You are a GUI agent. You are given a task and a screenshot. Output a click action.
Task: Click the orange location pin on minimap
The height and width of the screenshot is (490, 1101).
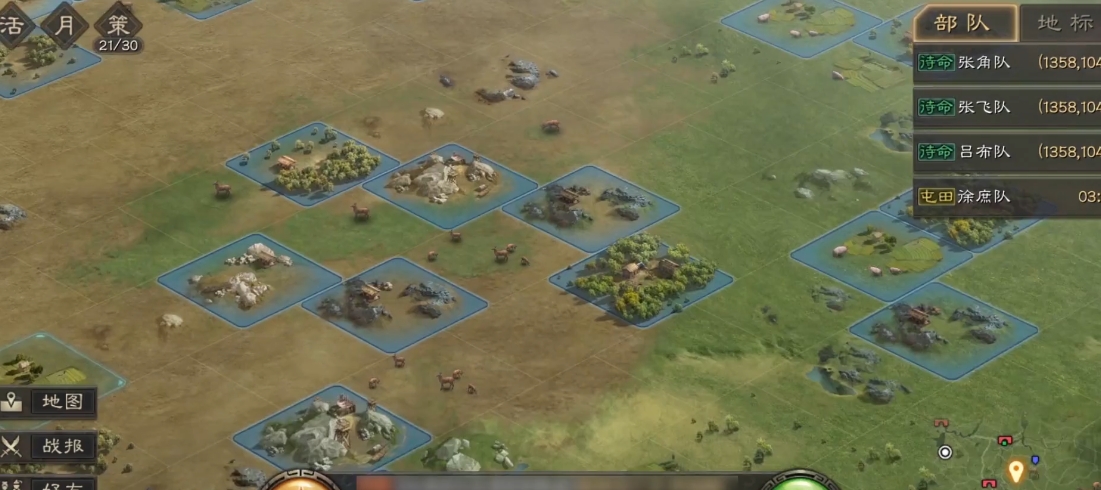pos(1016,470)
